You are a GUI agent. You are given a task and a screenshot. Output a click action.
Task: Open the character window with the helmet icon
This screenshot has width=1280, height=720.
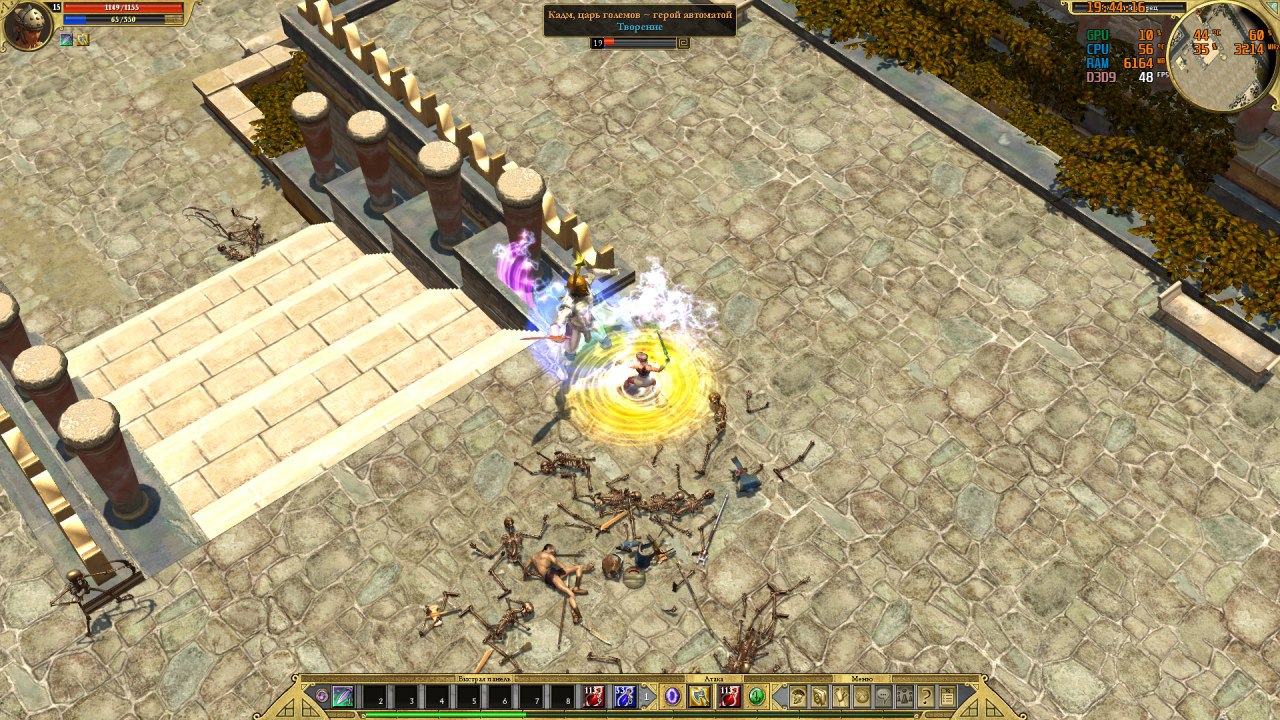pos(798,697)
